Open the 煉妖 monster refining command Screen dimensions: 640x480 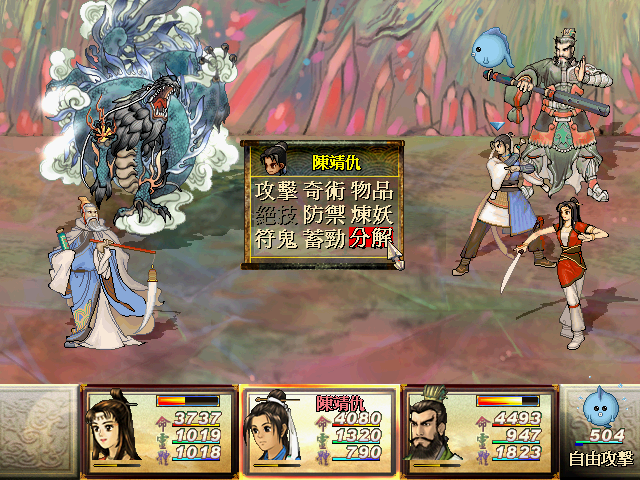[371, 216]
